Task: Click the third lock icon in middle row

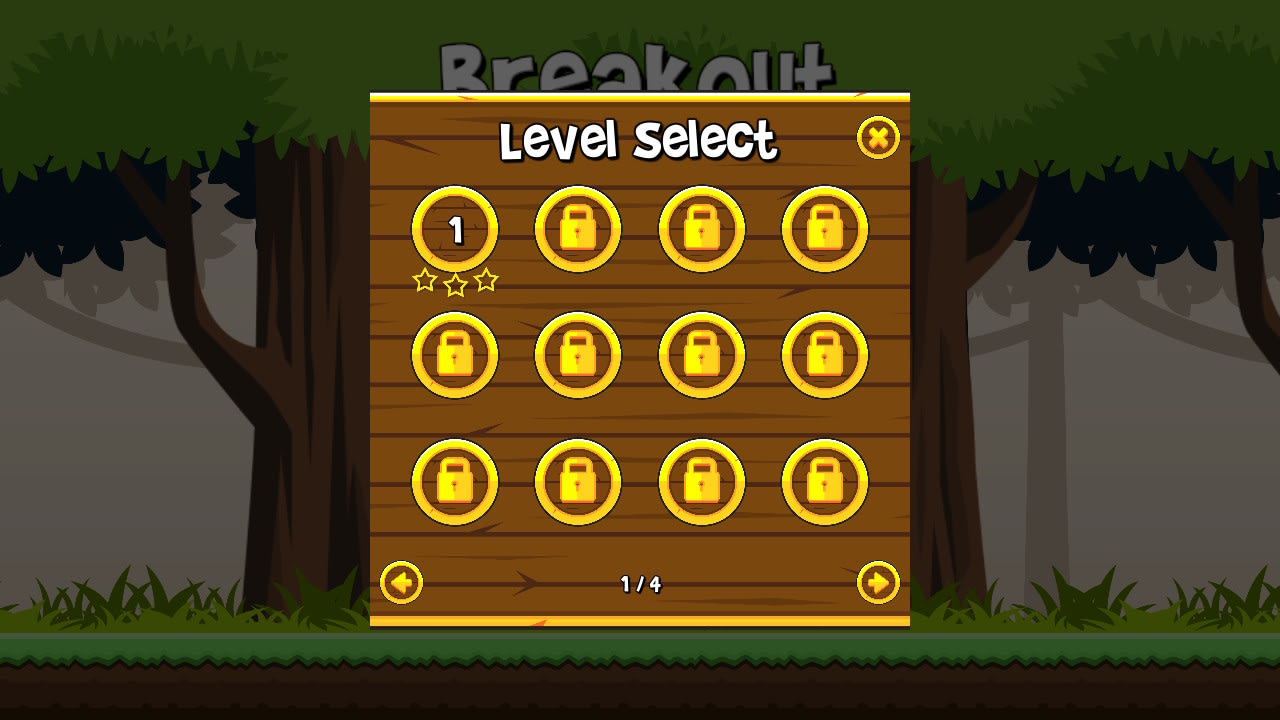Action: click(703, 355)
